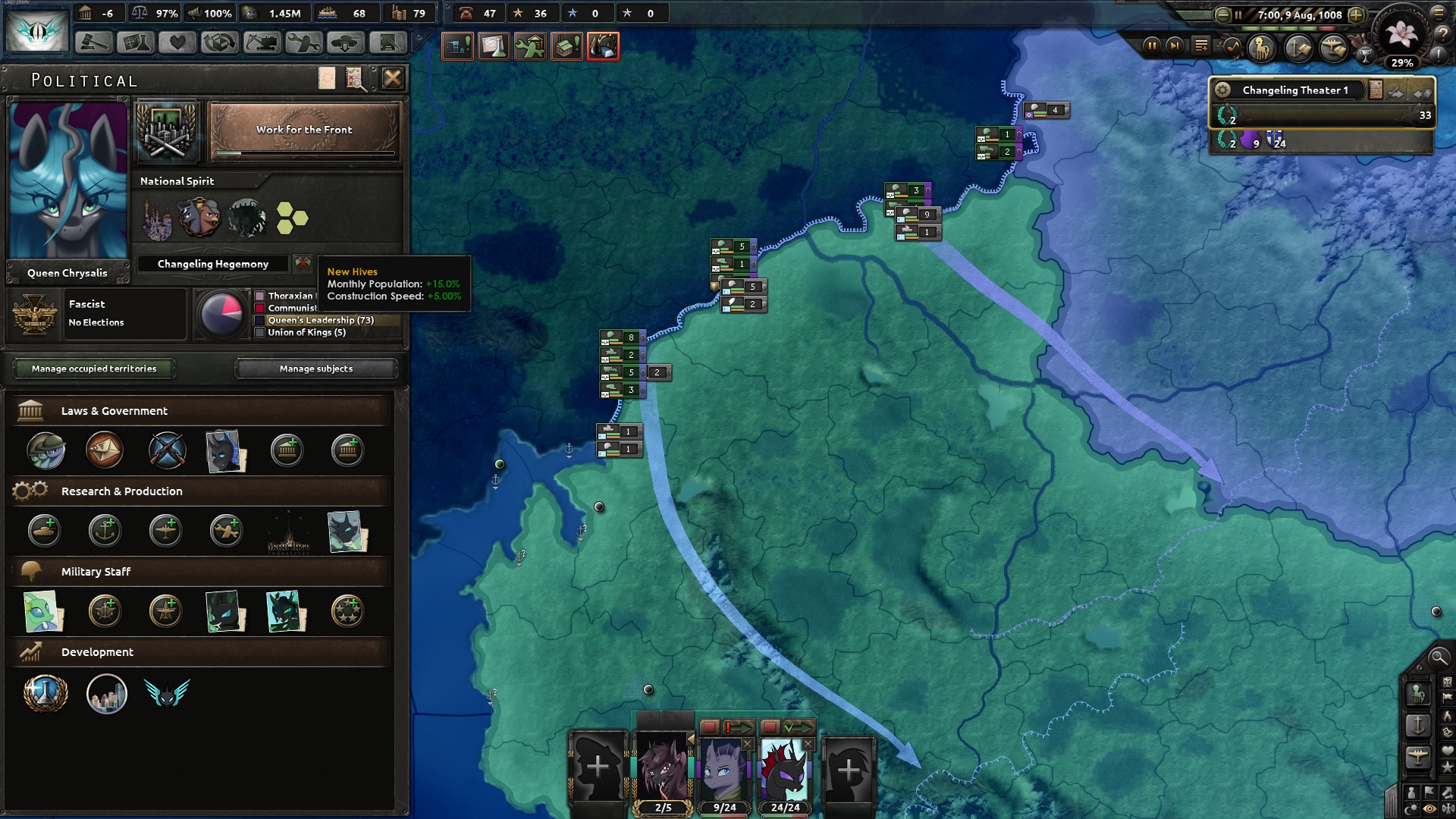This screenshot has width=1456, height=819.
Task: Open Manage subjects
Action: [316, 369]
